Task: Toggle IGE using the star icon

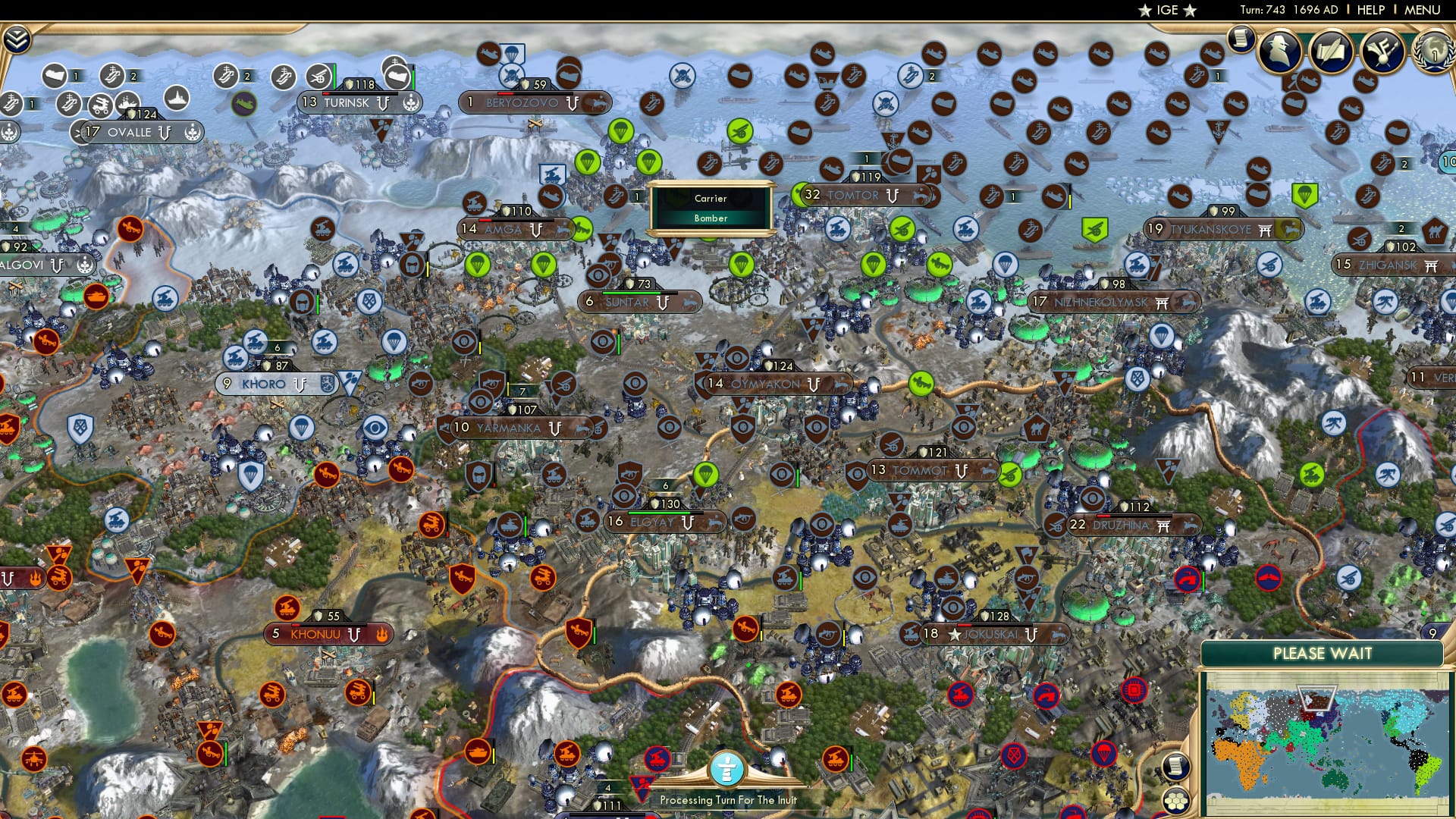Action: point(1144,11)
